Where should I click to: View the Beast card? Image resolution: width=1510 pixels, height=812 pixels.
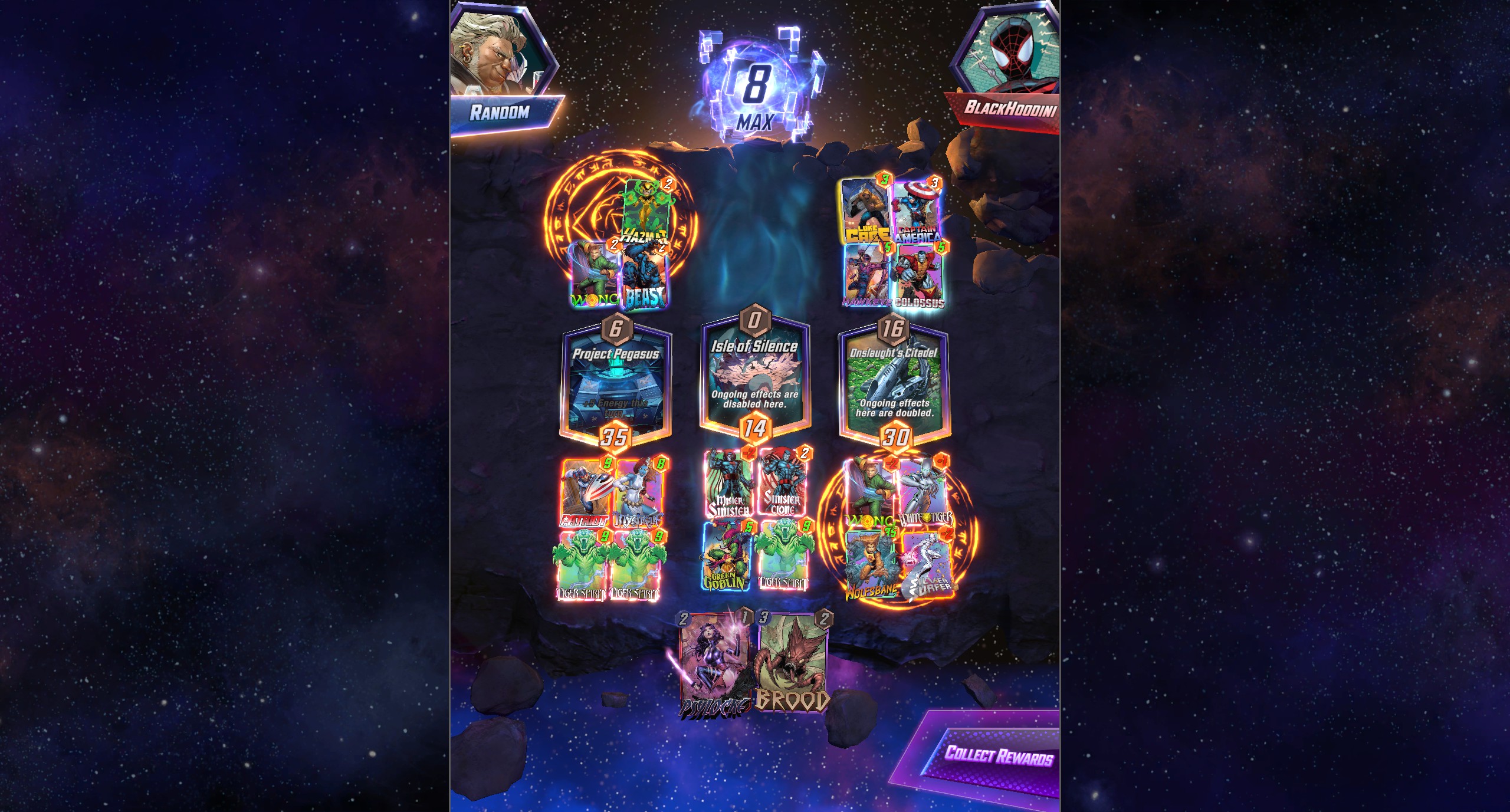click(645, 276)
